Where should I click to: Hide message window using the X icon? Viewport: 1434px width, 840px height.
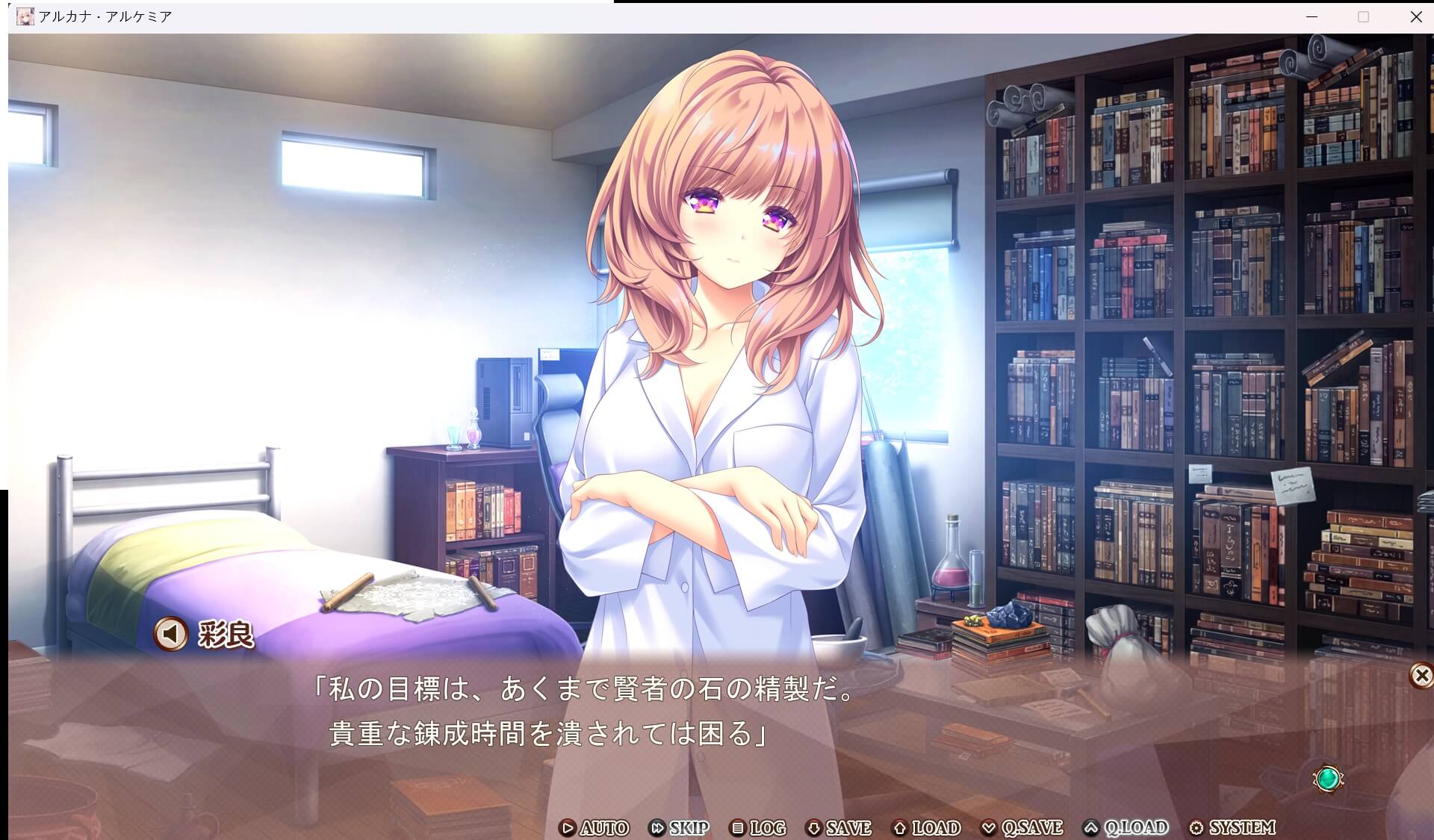pyautogui.click(x=1421, y=674)
